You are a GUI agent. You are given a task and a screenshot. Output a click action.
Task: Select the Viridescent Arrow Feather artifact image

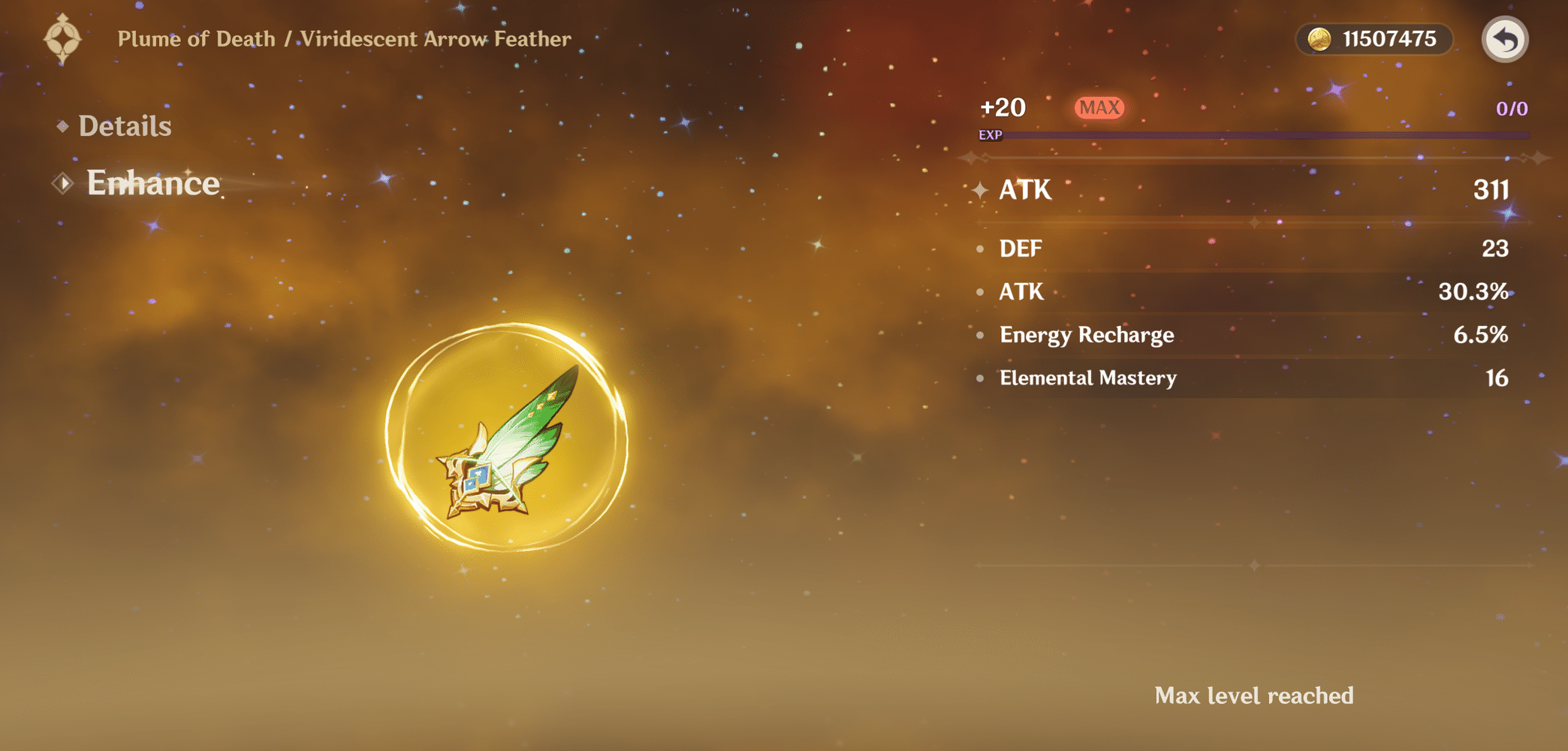508,443
